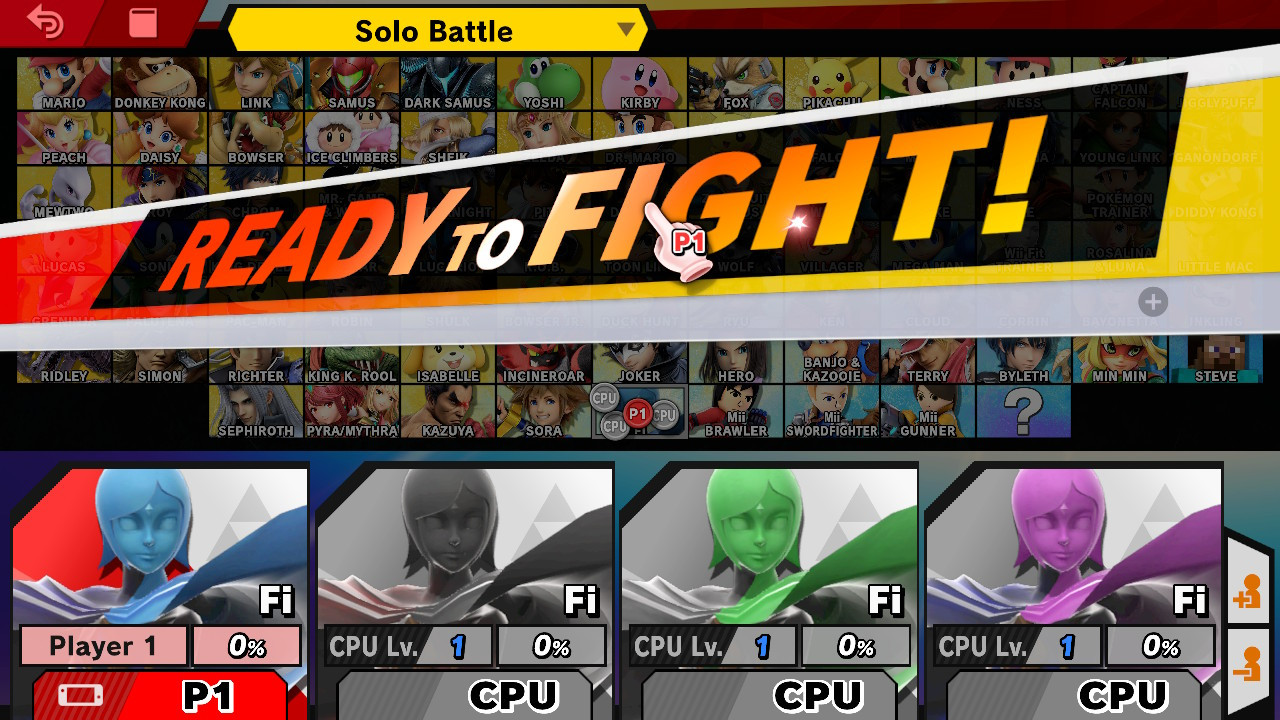
Task: Click the Player 1 name tag
Action: (104, 645)
